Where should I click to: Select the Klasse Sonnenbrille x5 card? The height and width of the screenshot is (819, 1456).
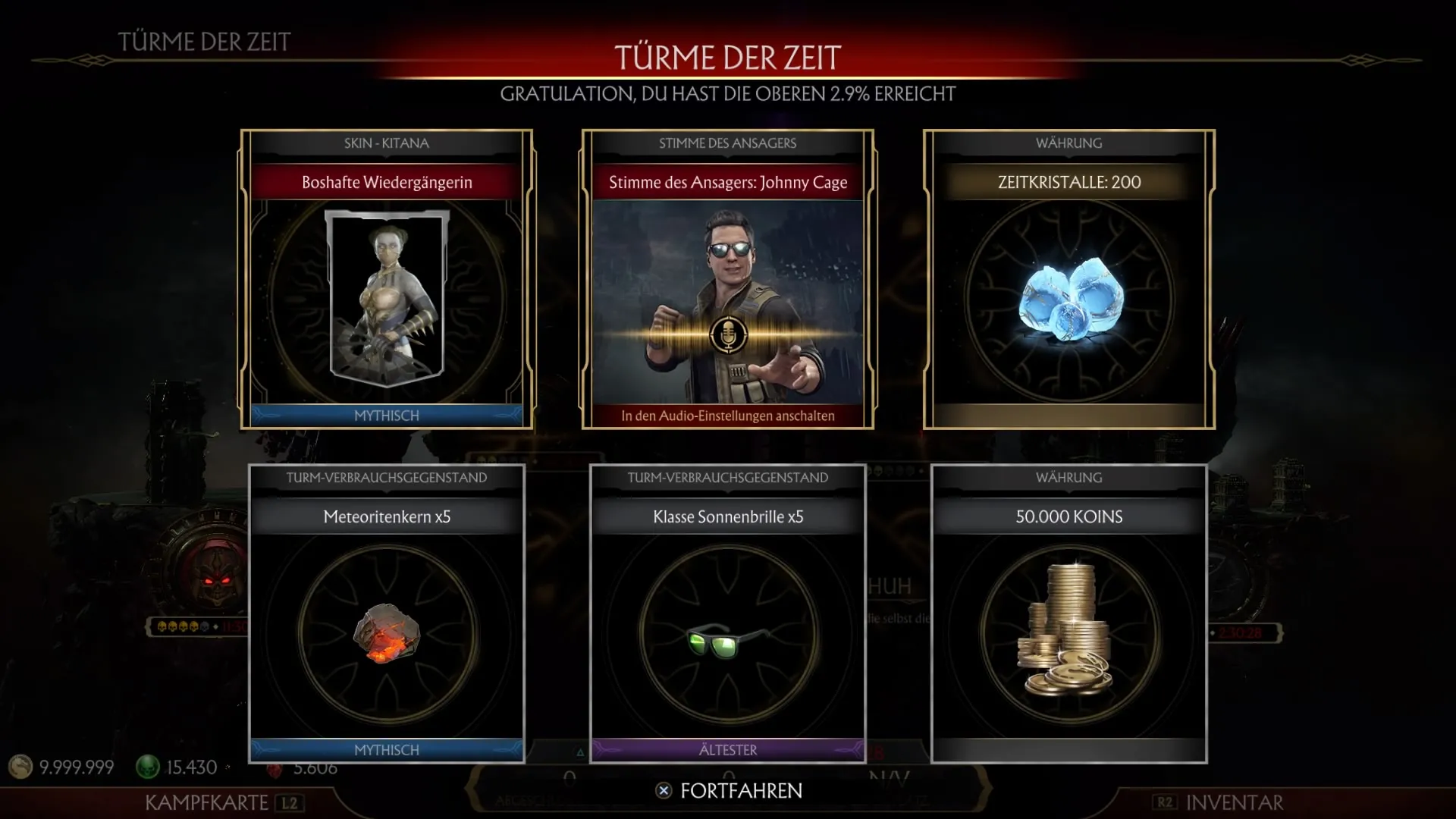pos(727,613)
